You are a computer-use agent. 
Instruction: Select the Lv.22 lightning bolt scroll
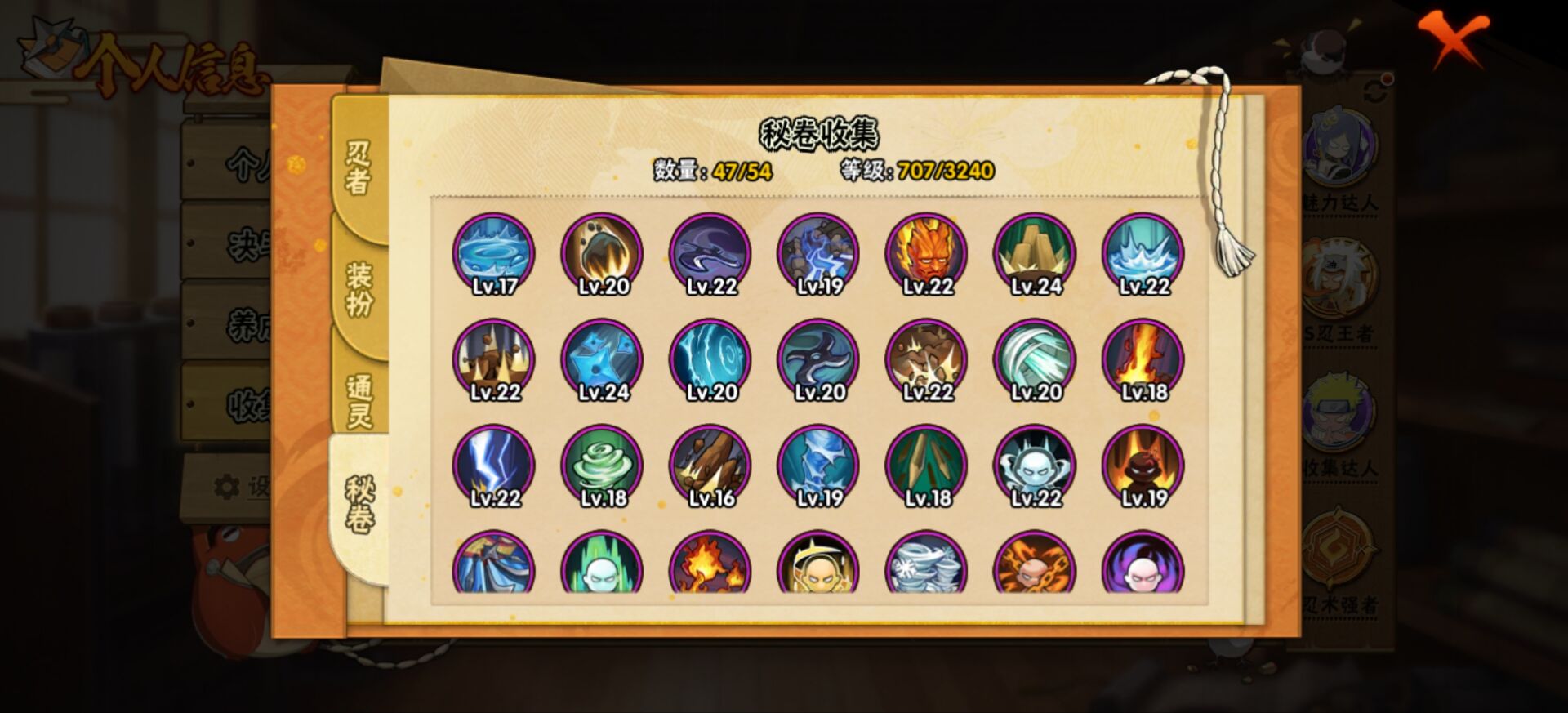494,466
